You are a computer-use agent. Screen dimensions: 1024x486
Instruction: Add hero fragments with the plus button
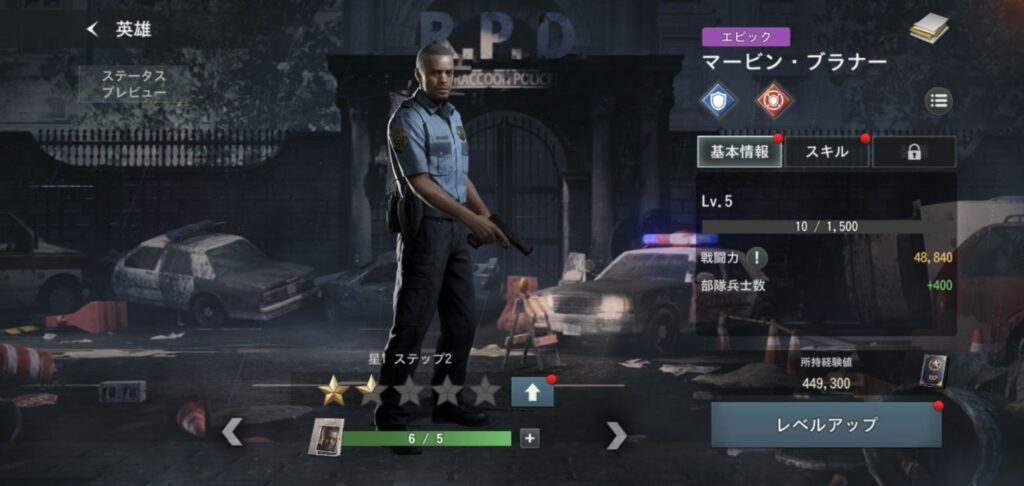529,437
